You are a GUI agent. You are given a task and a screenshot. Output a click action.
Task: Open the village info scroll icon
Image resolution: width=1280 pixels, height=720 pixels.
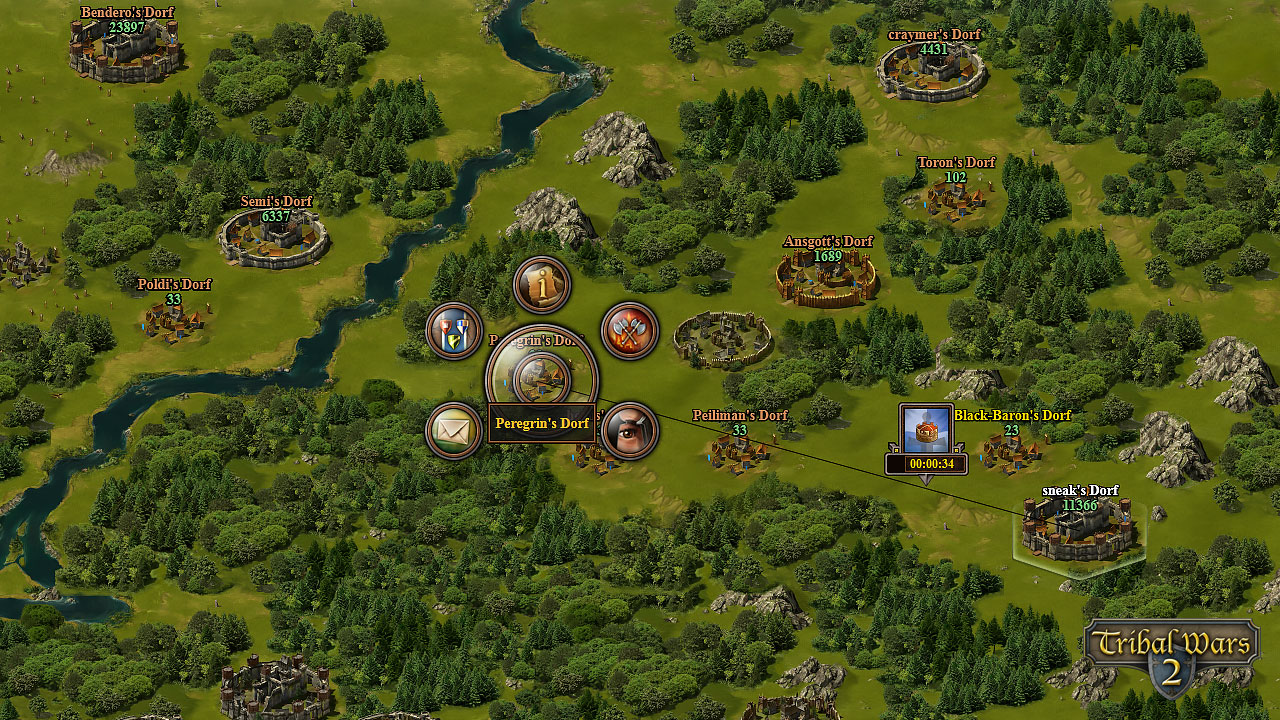point(541,285)
